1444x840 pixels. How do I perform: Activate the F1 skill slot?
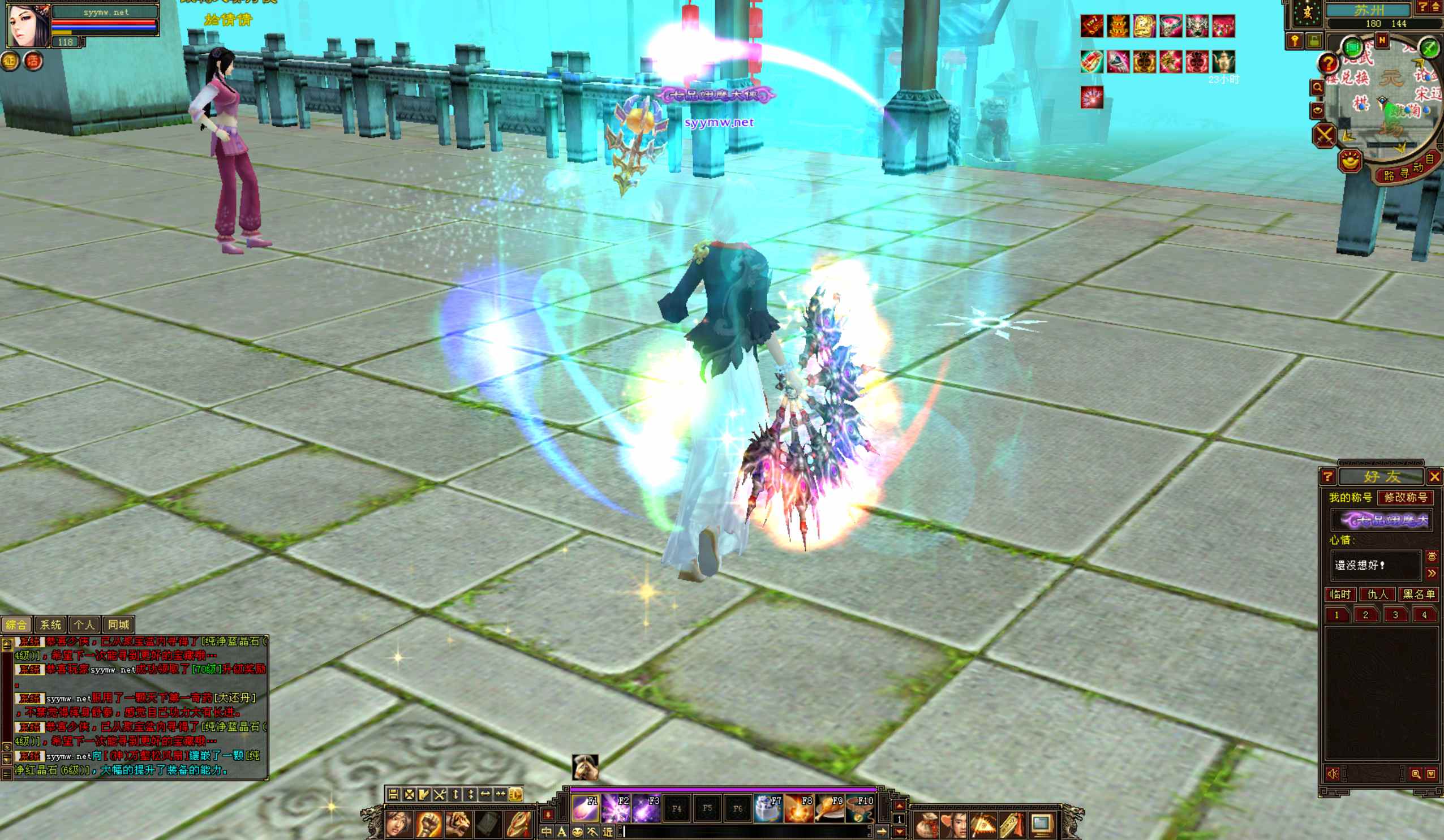(585, 808)
